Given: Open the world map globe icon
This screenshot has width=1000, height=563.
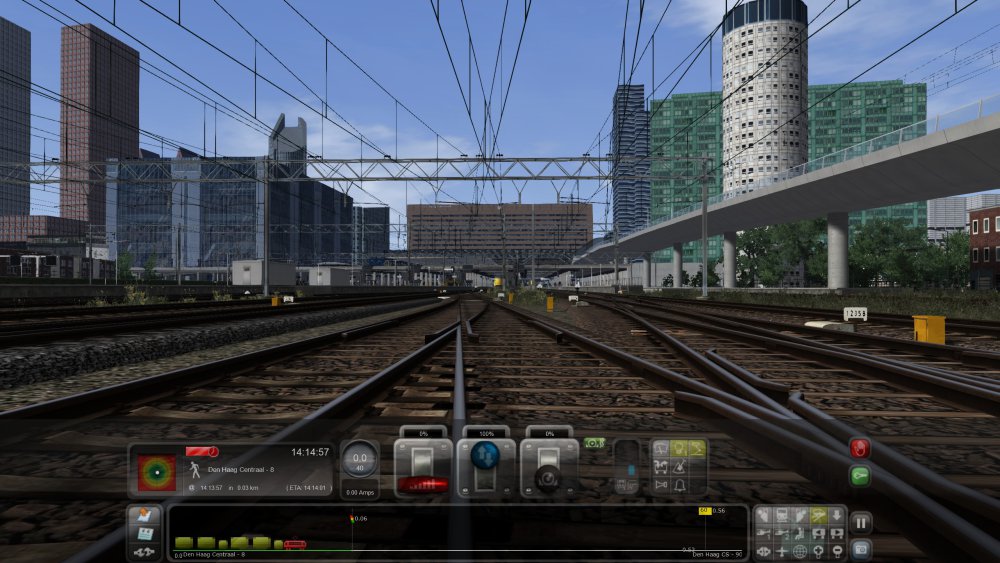Looking at the screenshot, I should tap(800, 551).
